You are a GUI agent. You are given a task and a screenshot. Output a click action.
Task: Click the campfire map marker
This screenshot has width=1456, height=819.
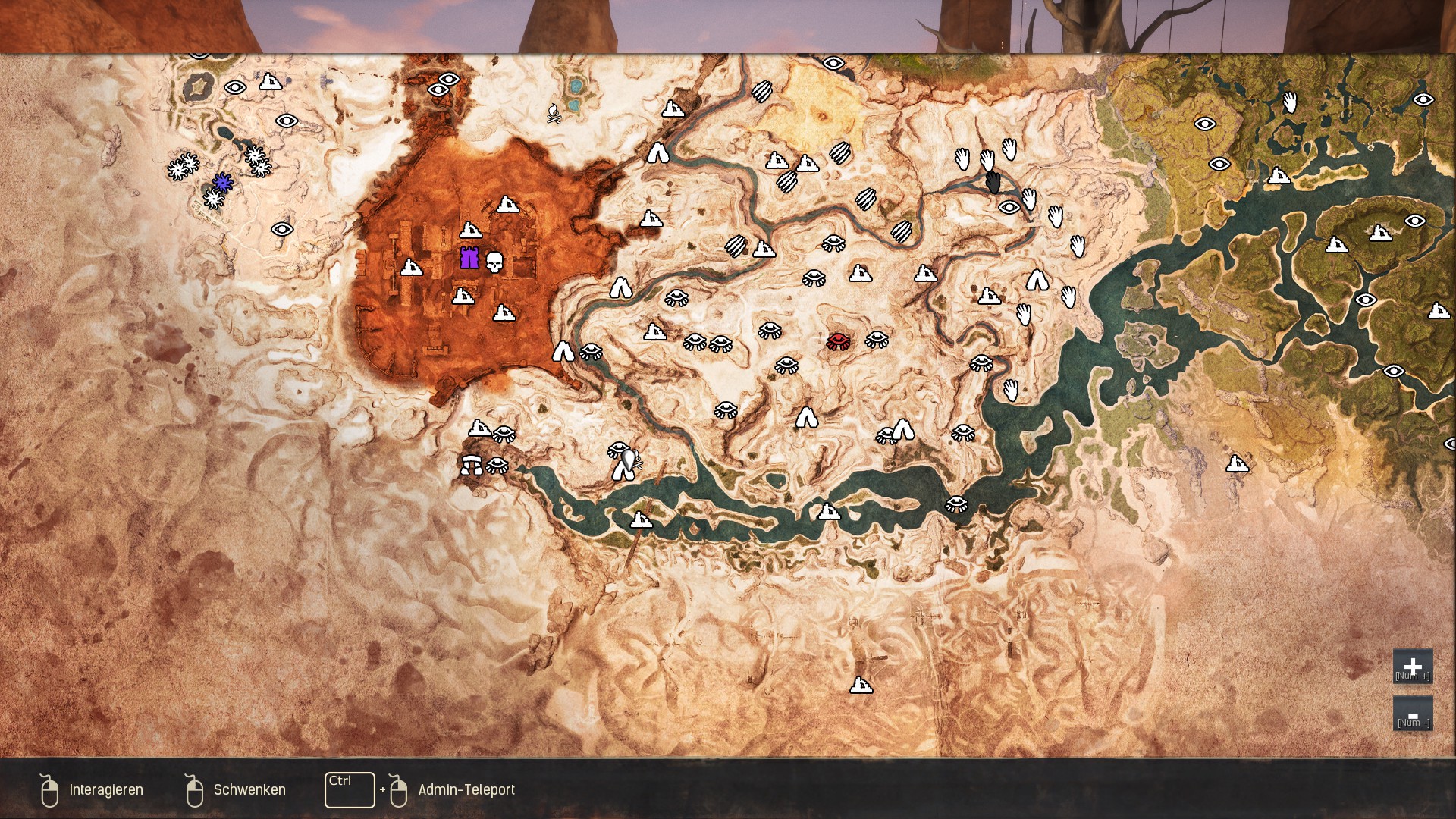pos(554,114)
